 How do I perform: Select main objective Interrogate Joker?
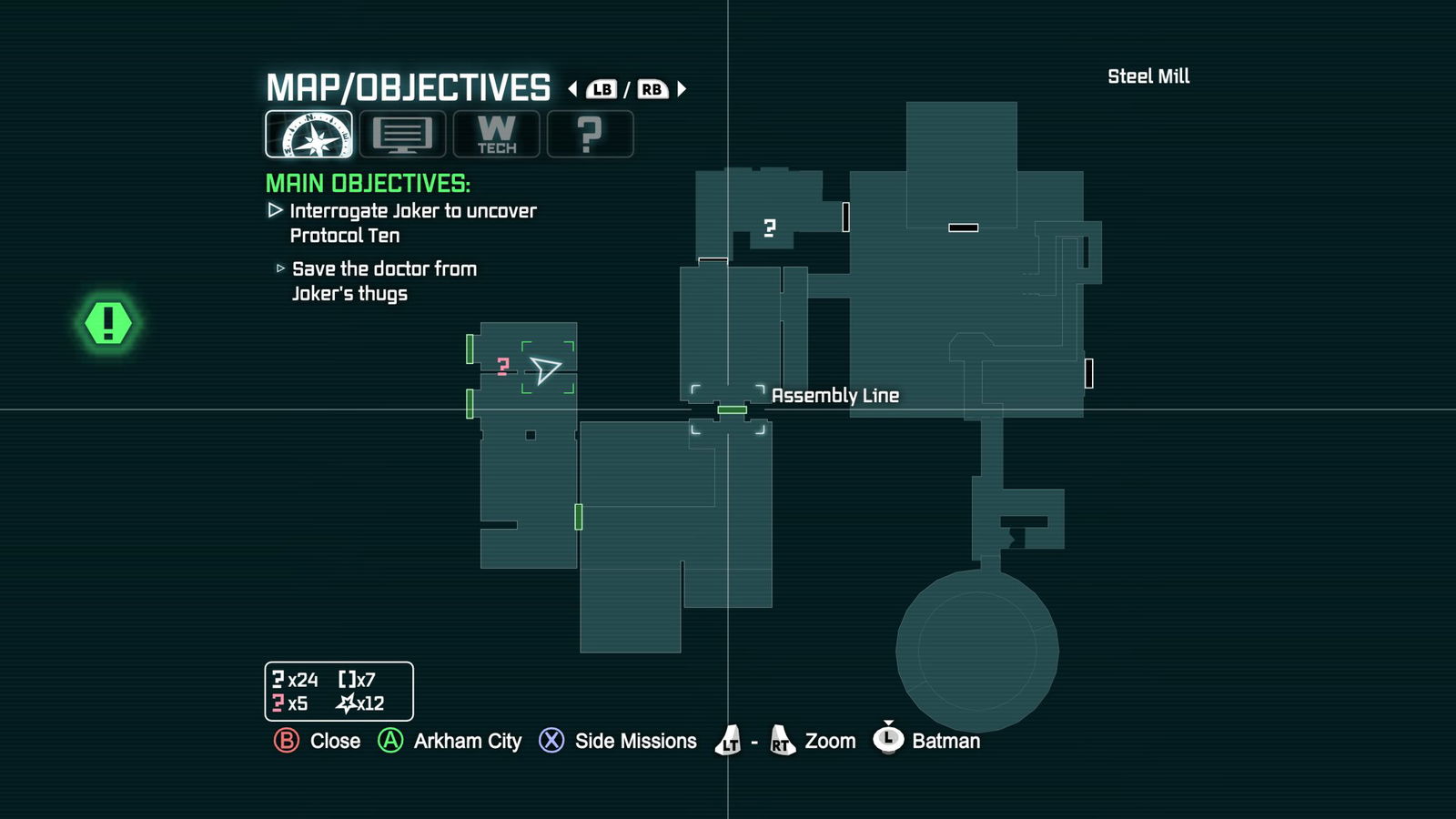(412, 223)
